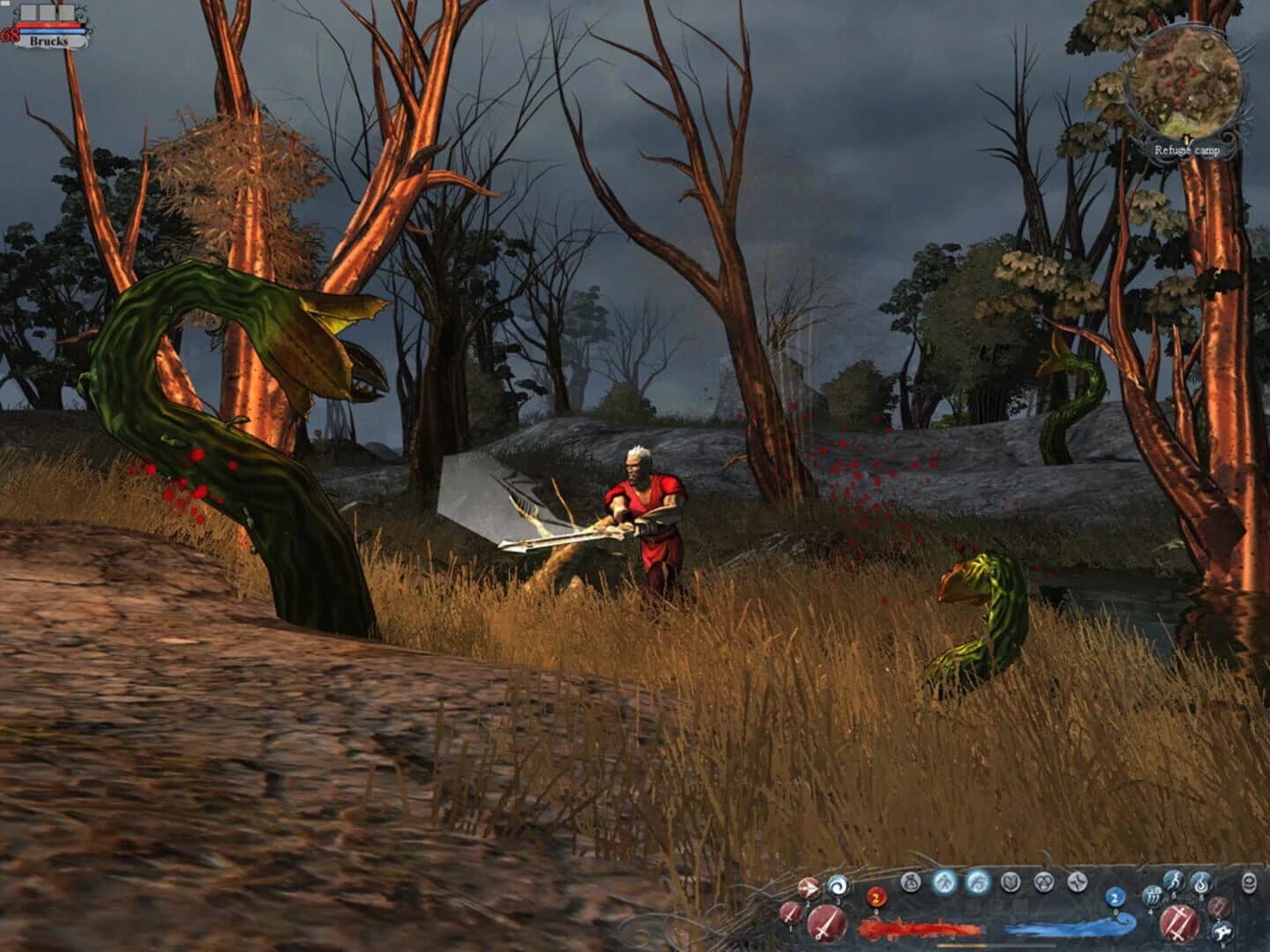
Task: Select the sword in weapon slot 1
Action: pyautogui.click(x=788, y=911)
